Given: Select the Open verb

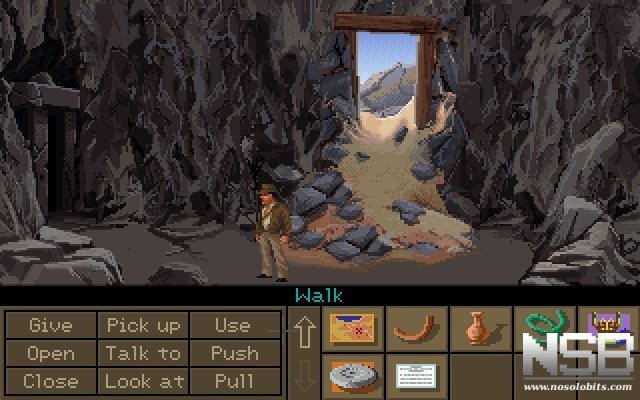Looking at the screenshot, I should [x=50, y=353].
